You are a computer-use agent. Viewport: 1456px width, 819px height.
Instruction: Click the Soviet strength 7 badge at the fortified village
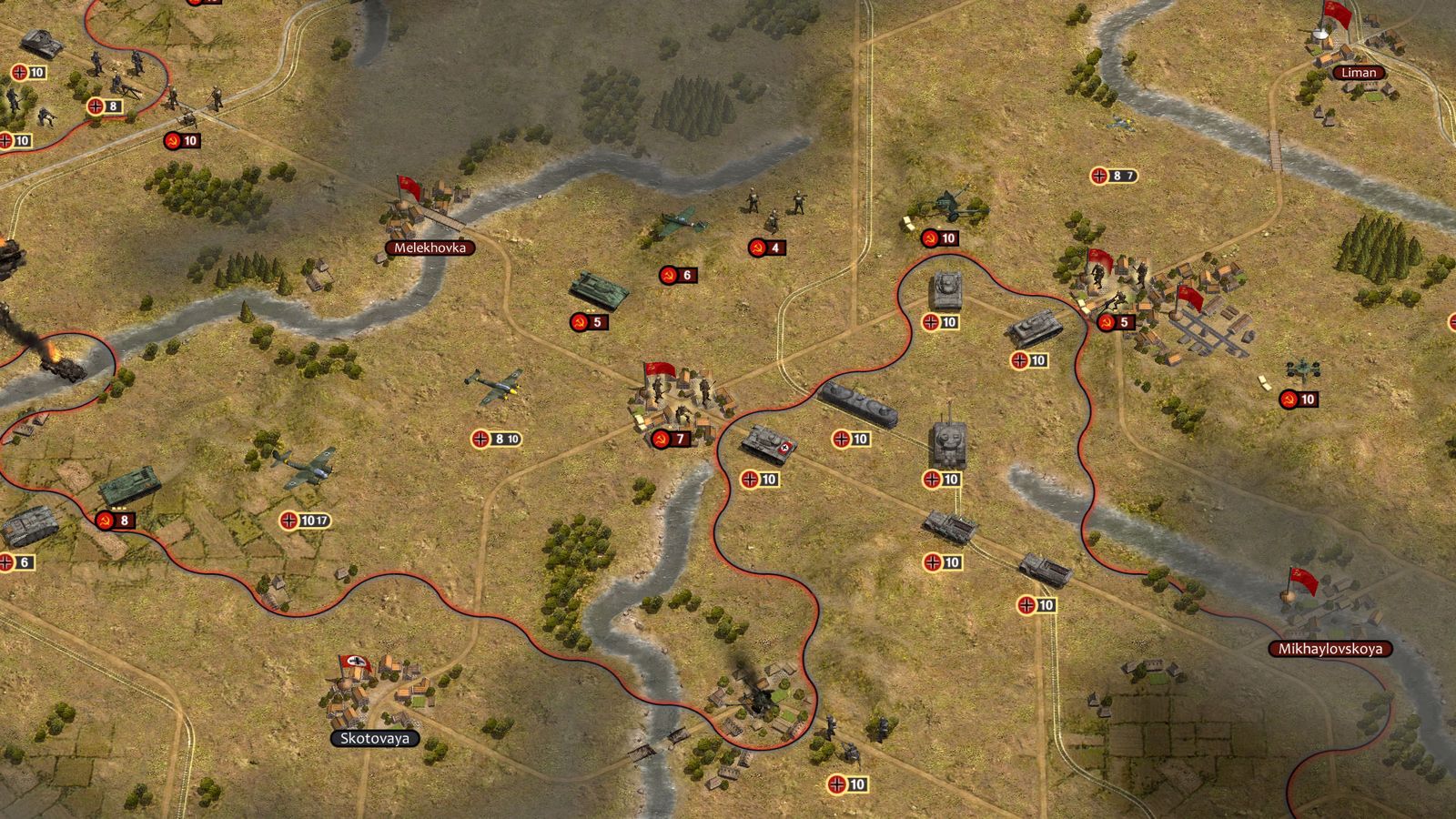click(x=673, y=439)
